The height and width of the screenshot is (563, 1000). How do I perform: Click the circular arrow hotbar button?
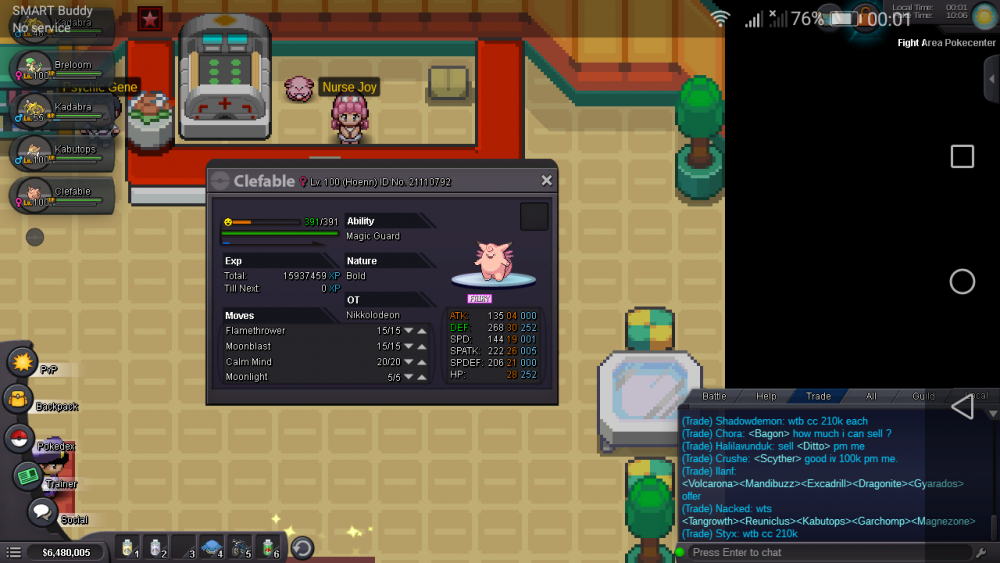(301, 548)
